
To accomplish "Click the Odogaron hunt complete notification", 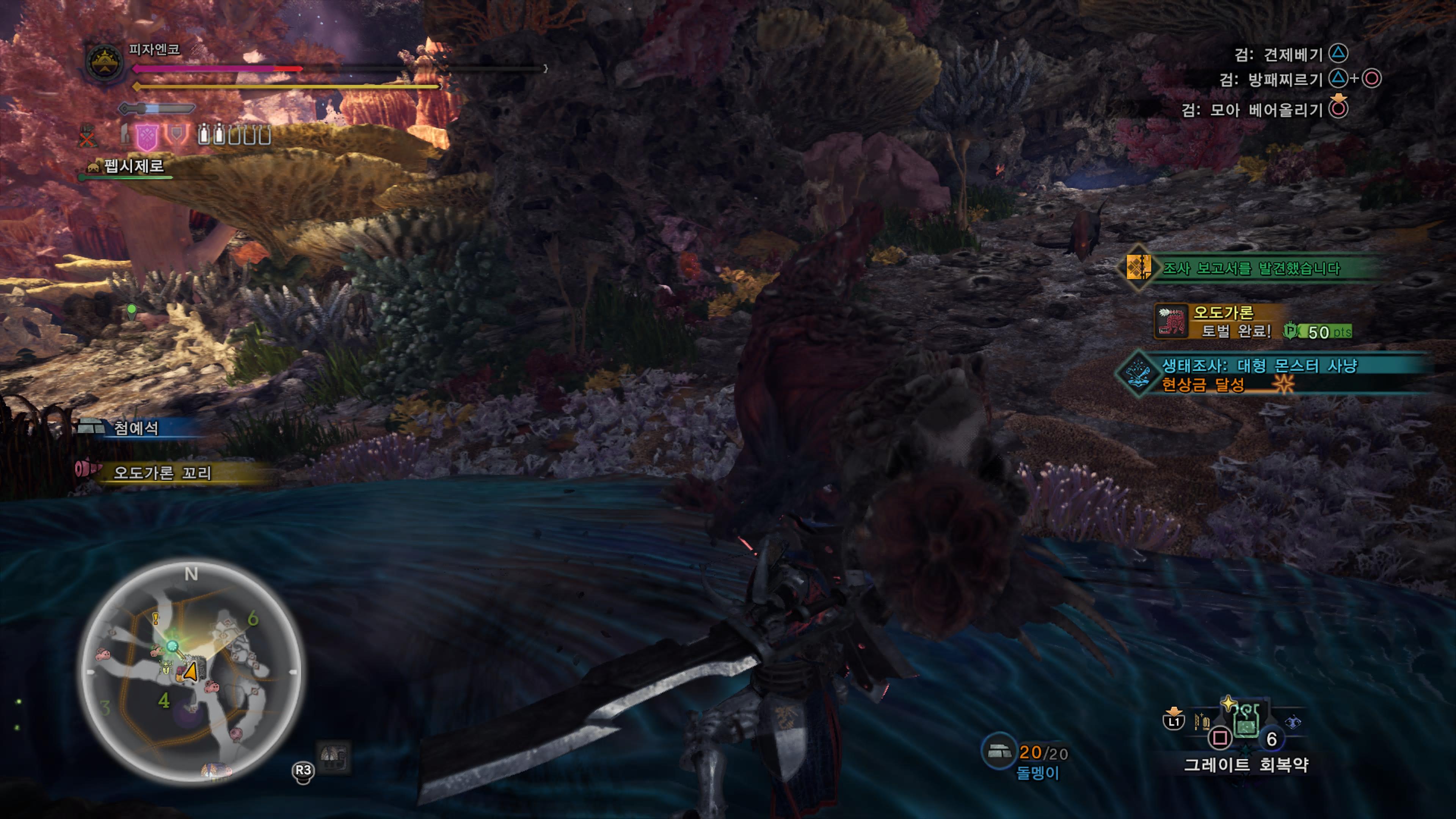I will 1232,322.
